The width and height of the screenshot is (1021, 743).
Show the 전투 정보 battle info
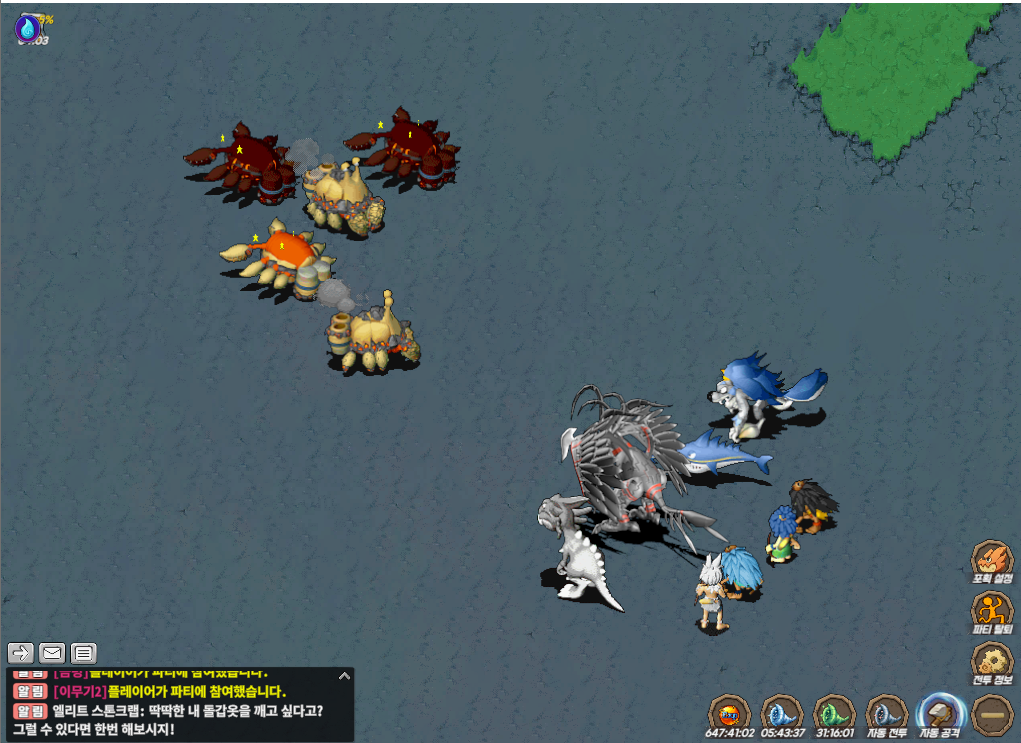point(991,662)
